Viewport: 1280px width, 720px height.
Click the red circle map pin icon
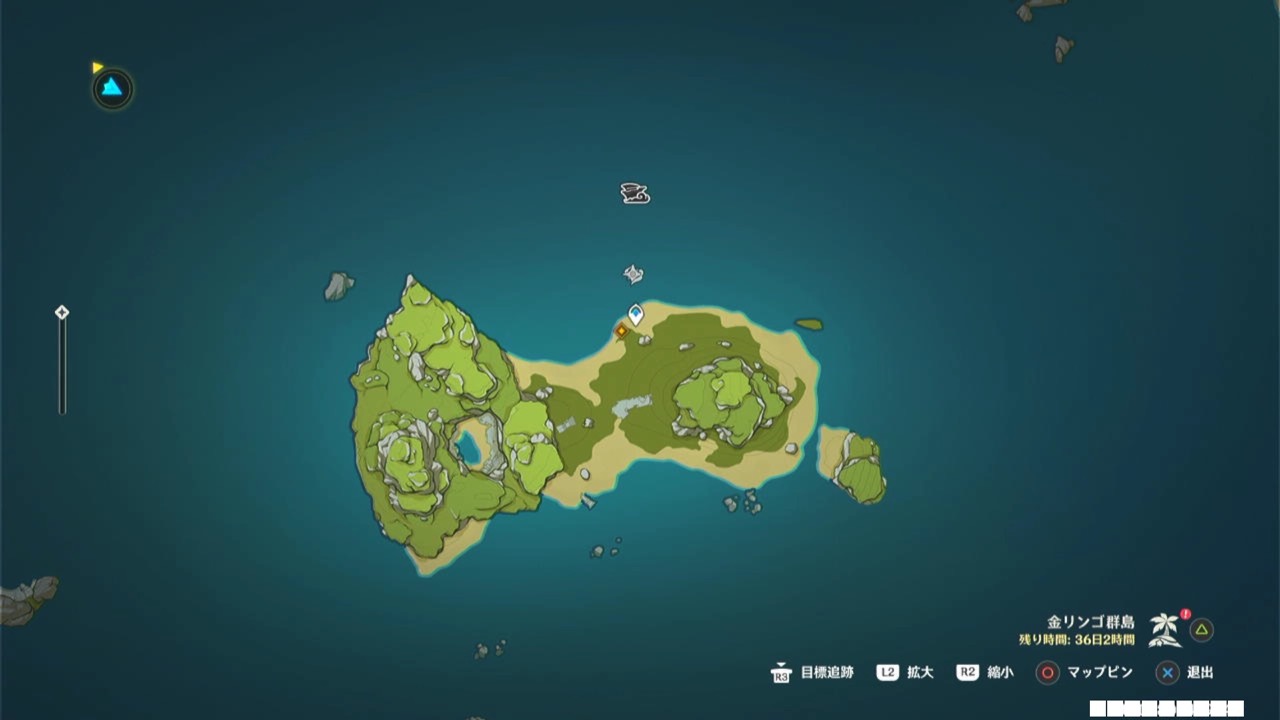1046,673
